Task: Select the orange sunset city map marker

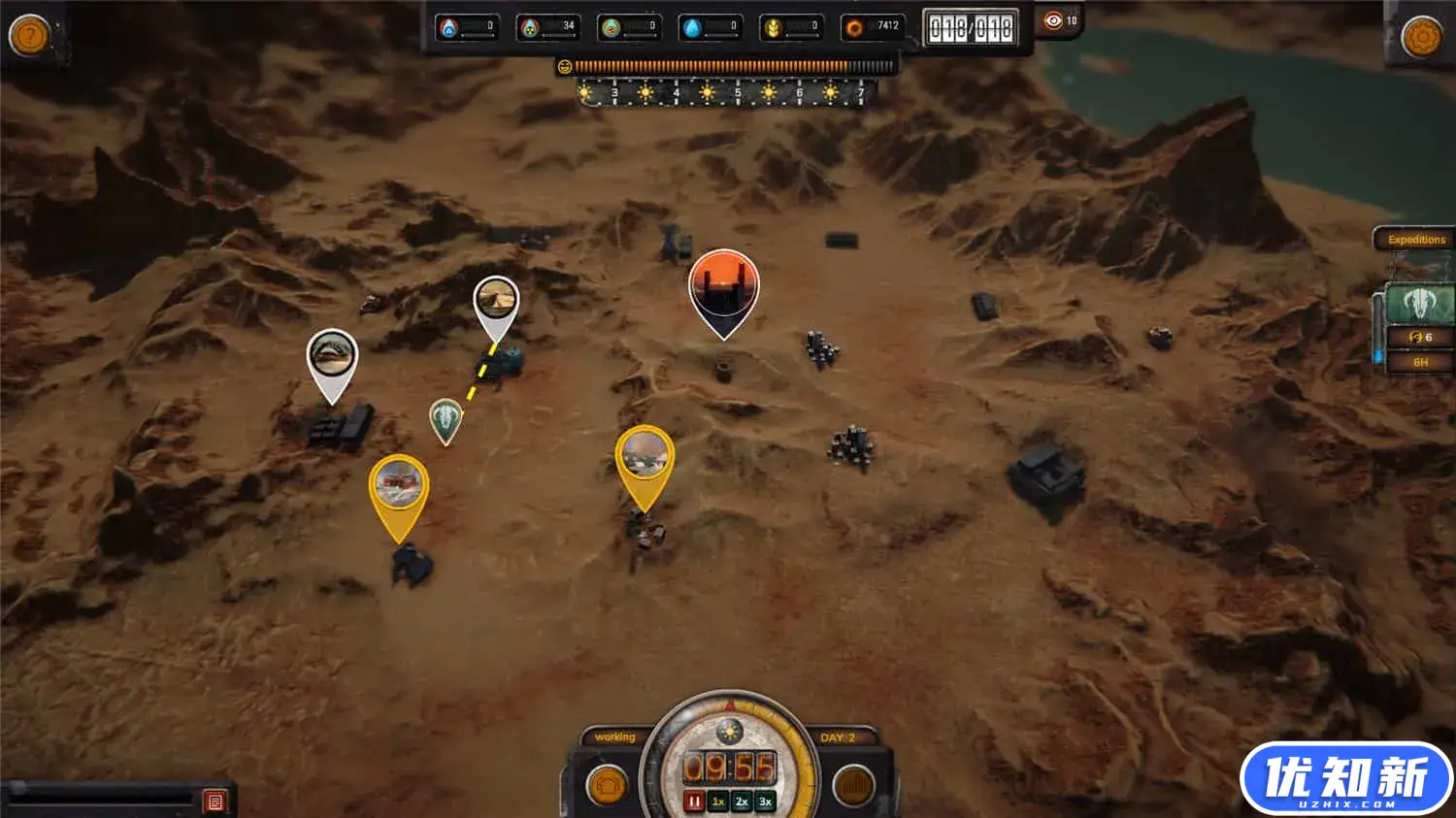Action: click(723, 288)
